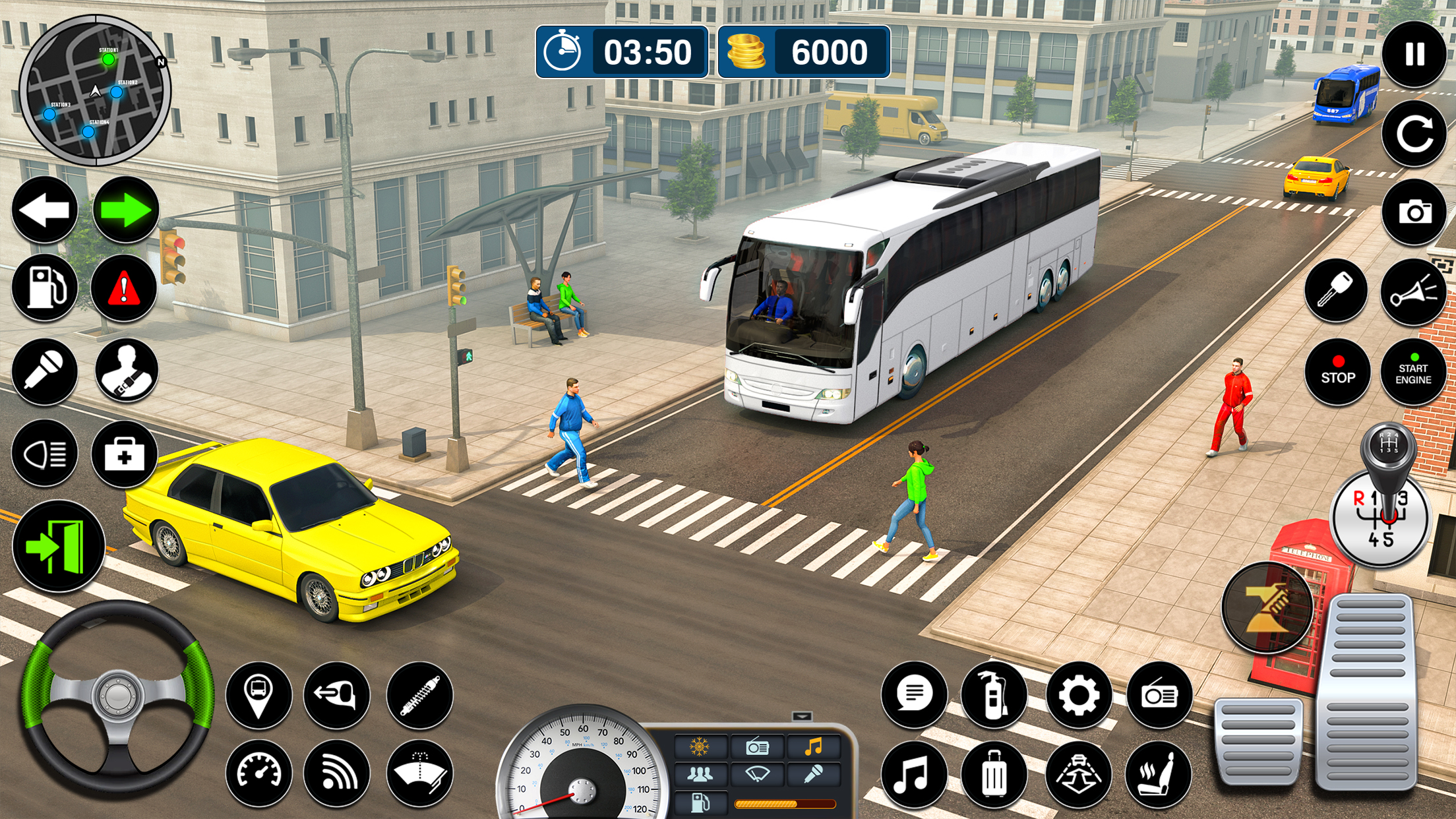Screen dimensions: 1456x819
Task: Turn on the windshield wiper button
Action: (x=419, y=773)
